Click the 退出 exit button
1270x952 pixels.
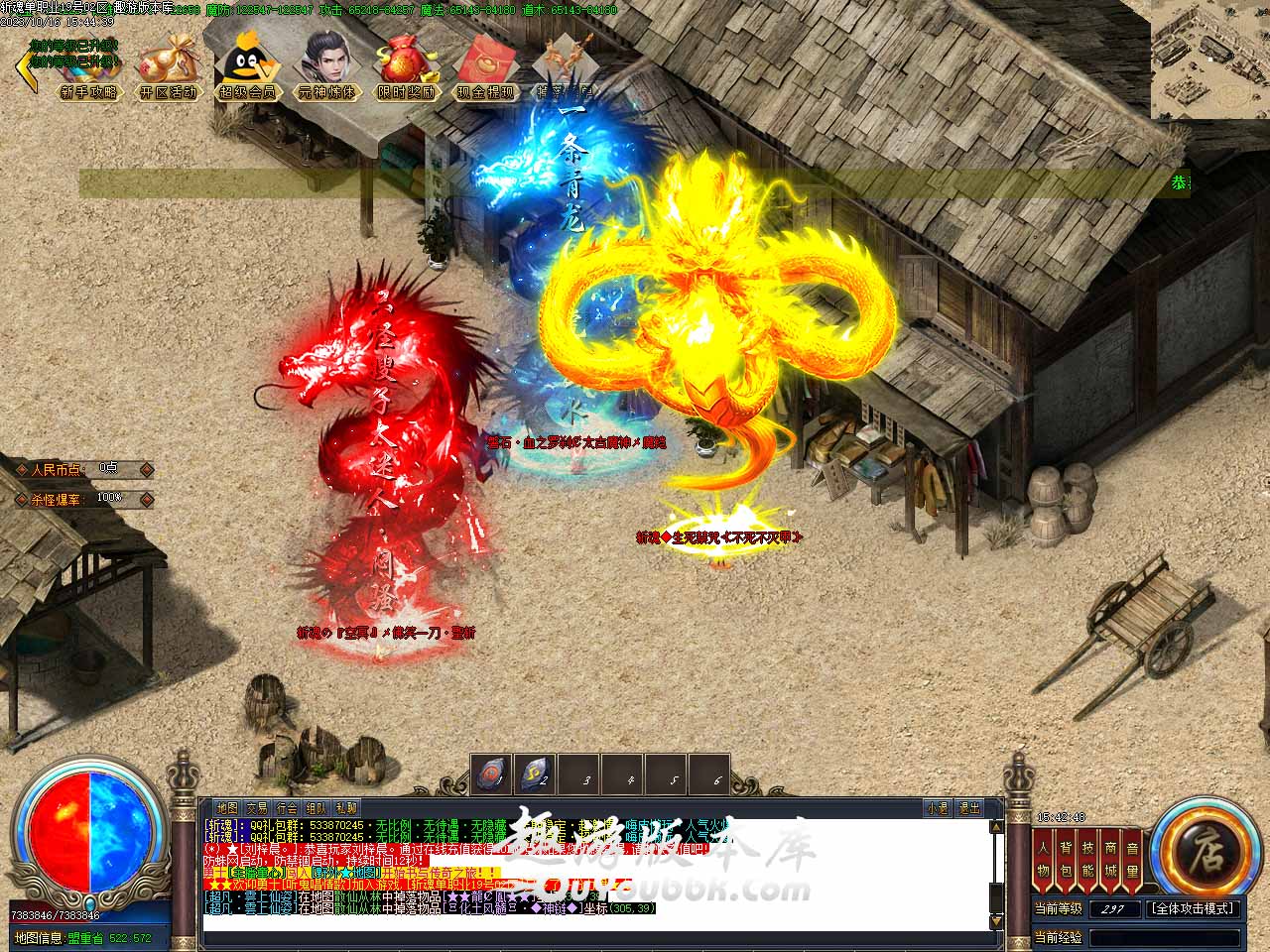coord(969,808)
